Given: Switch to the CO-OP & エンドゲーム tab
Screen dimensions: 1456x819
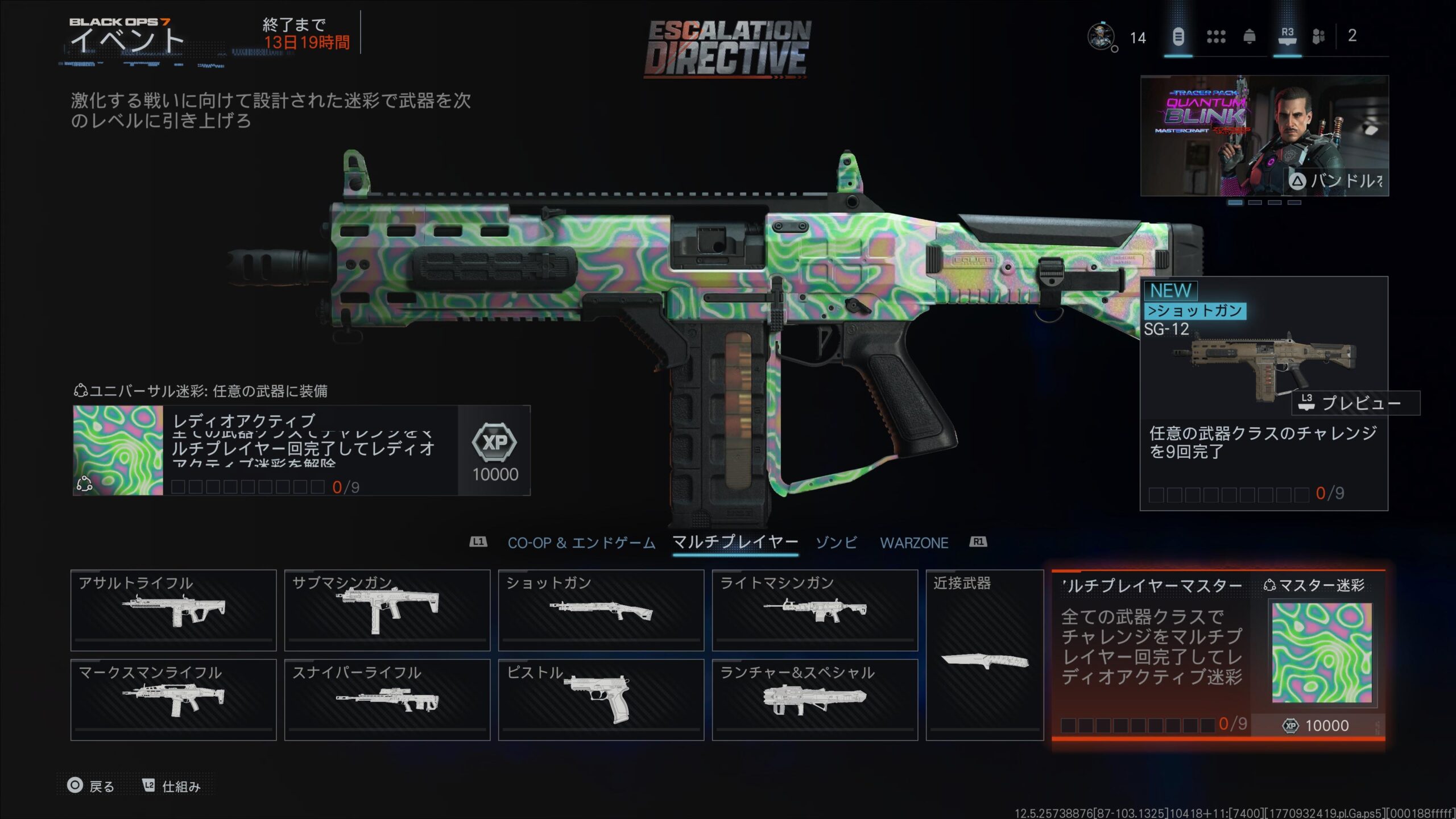Looking at the screenshot, I should point(581,543).
